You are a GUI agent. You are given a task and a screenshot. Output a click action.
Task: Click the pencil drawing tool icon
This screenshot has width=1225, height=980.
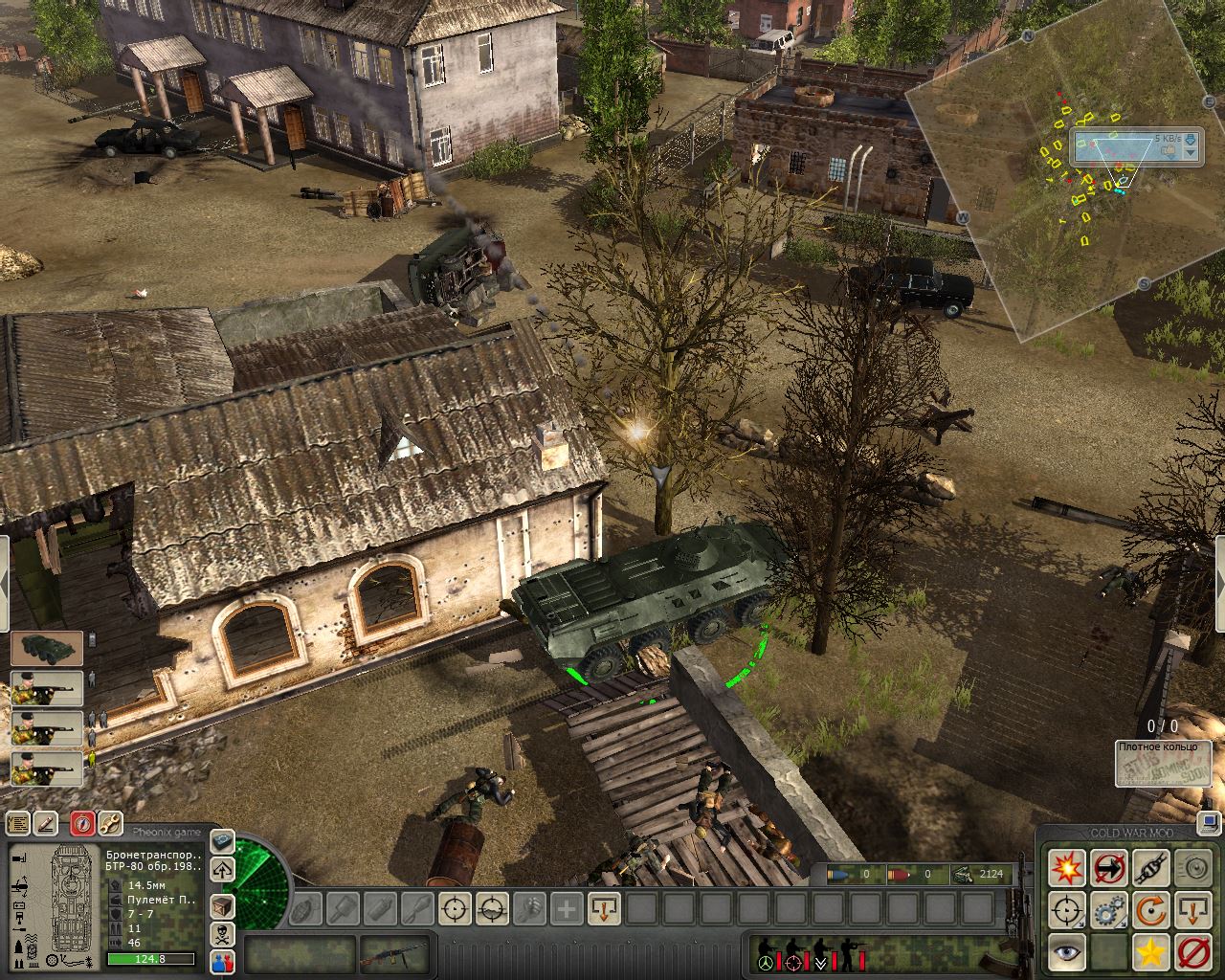(x=46, y=823)
